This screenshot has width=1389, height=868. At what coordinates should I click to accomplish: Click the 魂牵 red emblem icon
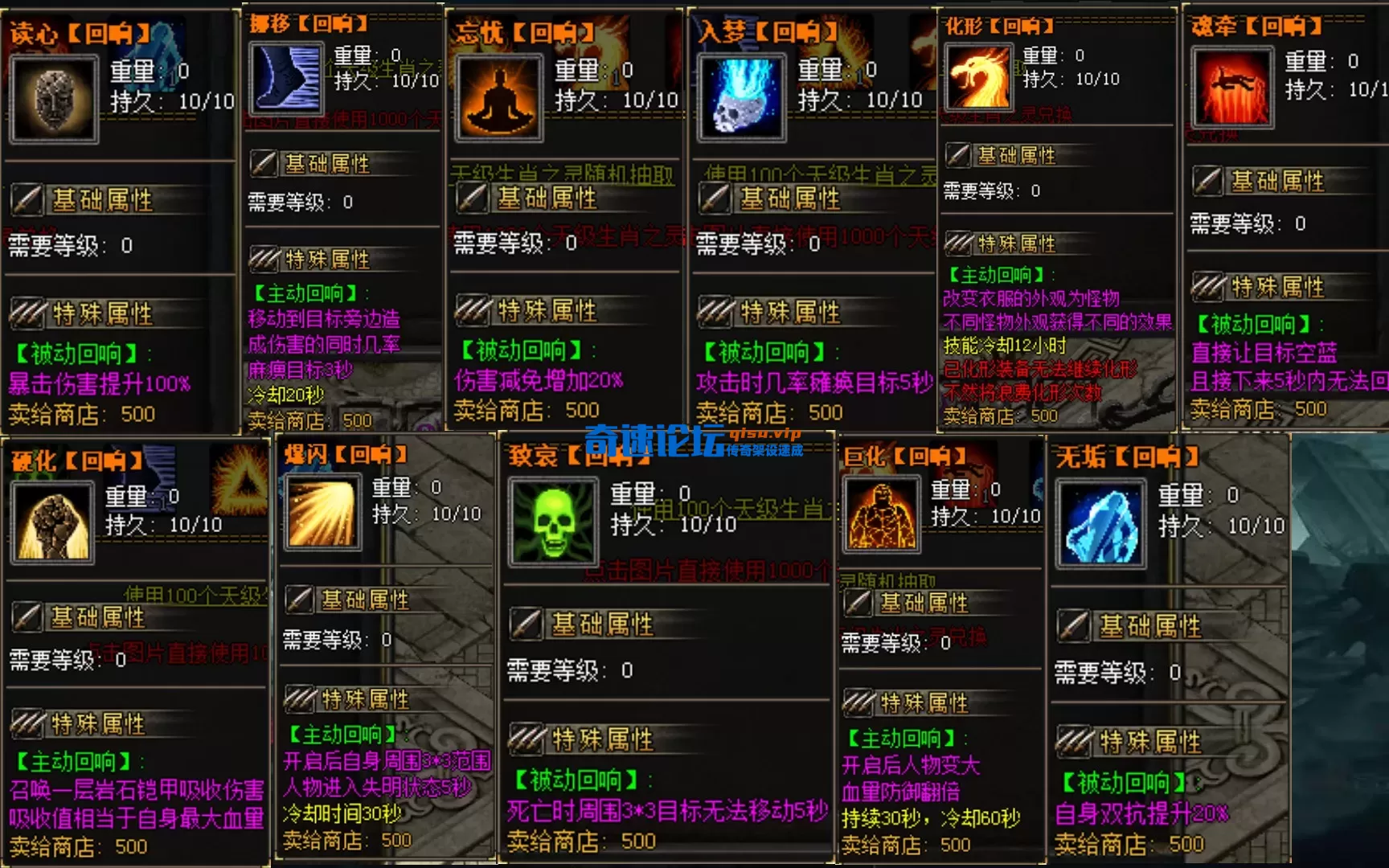(x=1231, y=88)
